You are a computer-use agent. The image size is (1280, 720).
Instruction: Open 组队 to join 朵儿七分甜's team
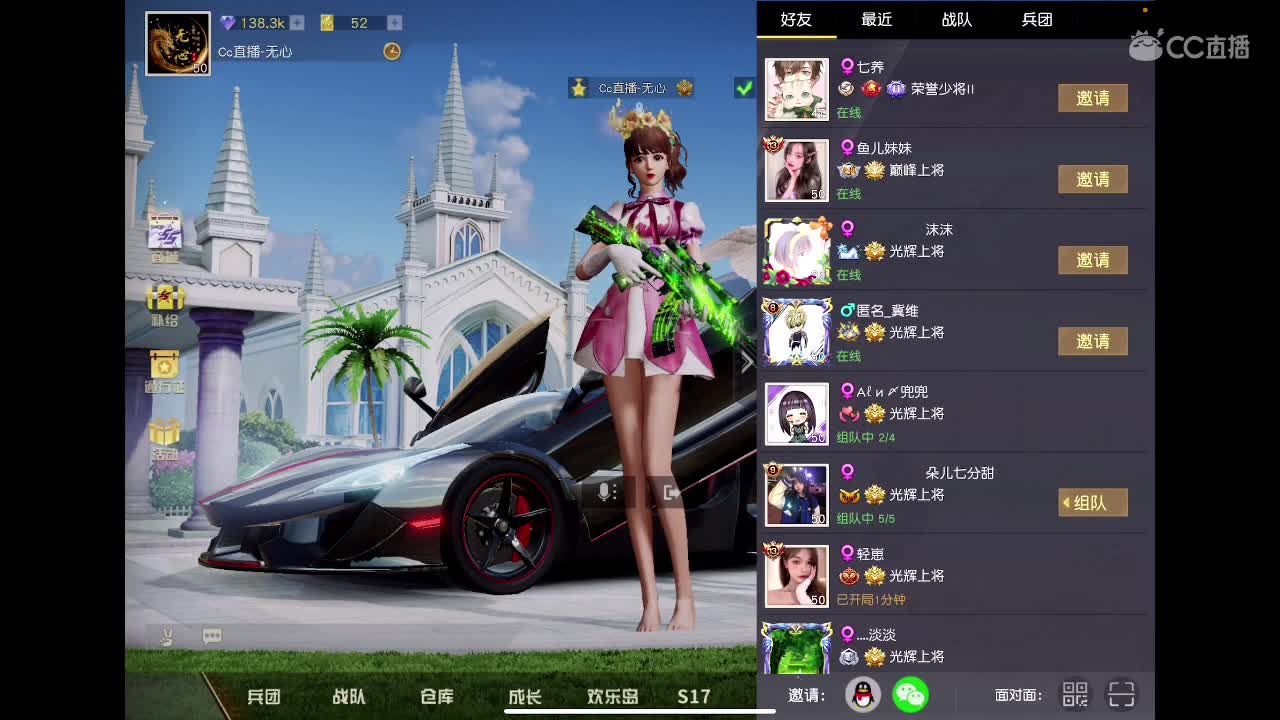click(1092, 502)
